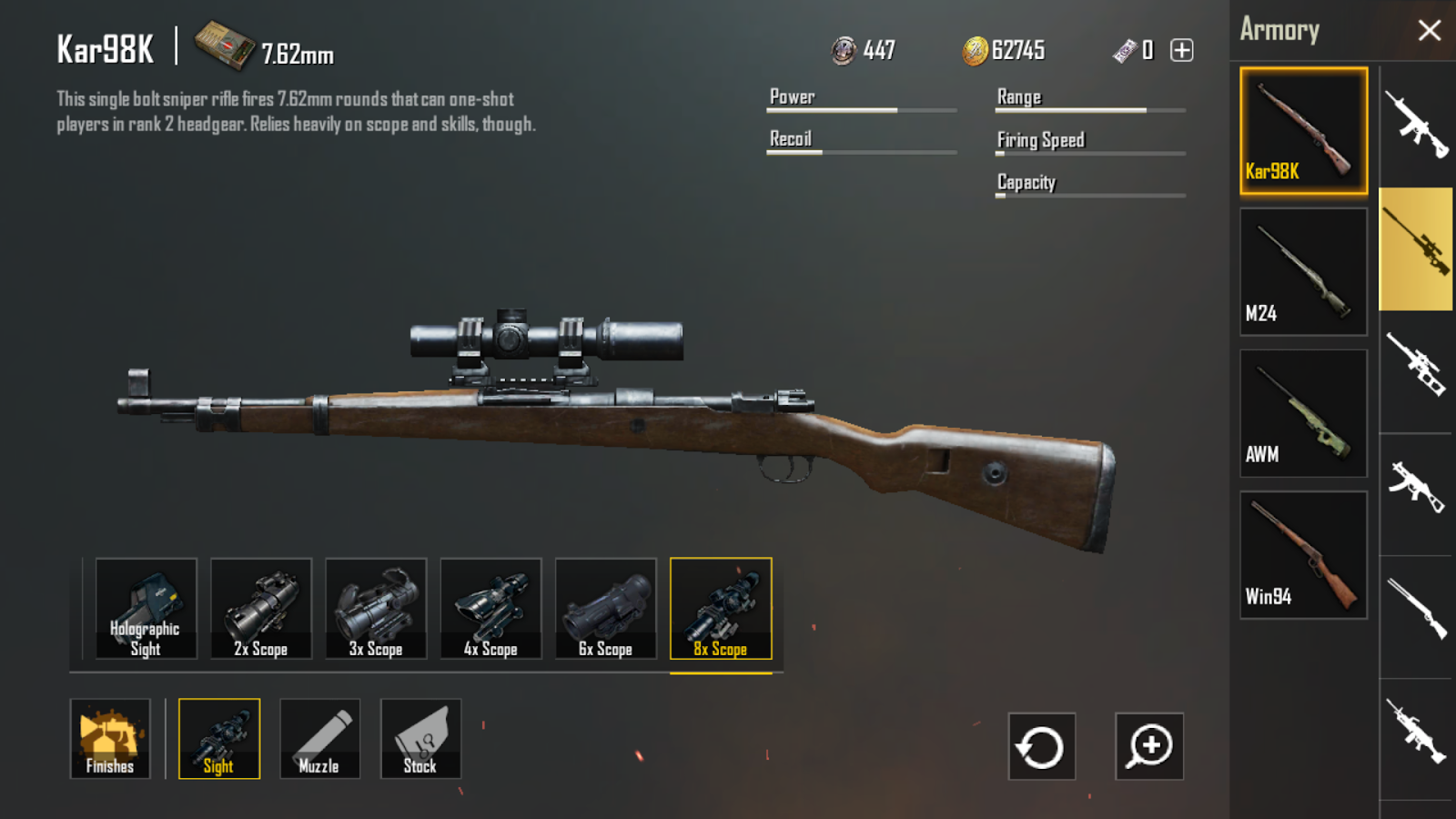
Task: Select the M24 in the Armory list
Action: (1303, 270)
